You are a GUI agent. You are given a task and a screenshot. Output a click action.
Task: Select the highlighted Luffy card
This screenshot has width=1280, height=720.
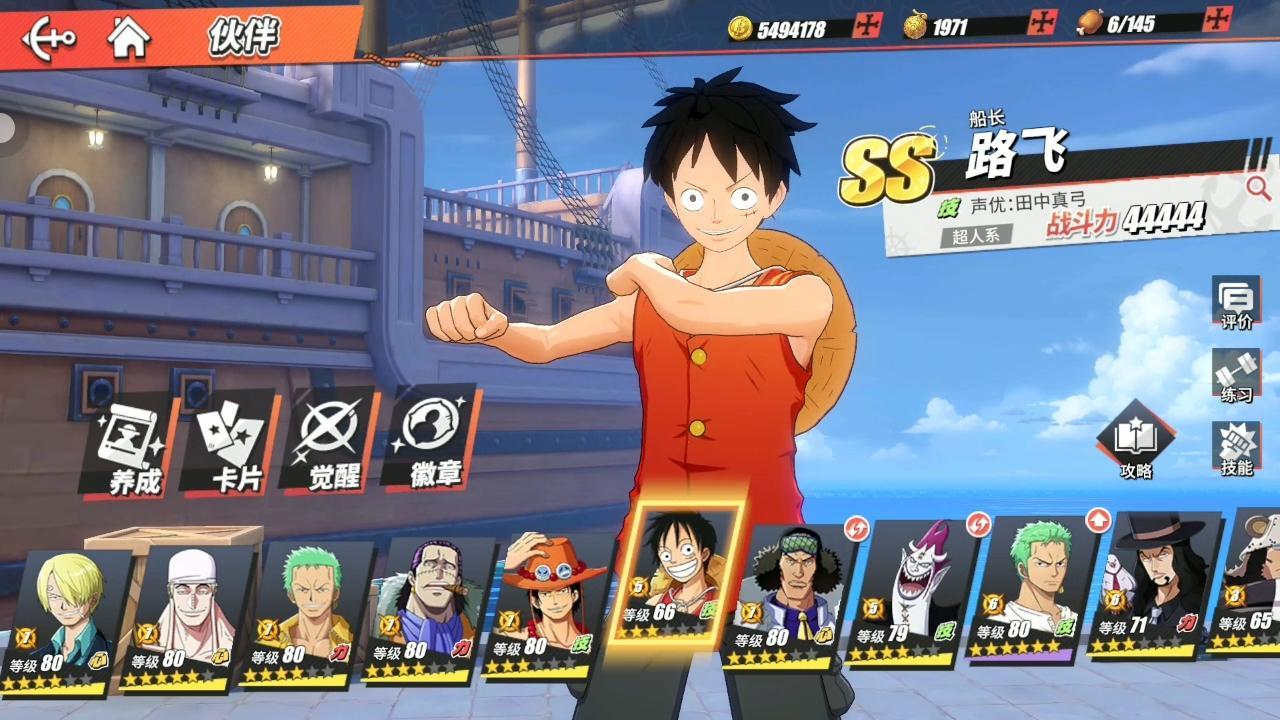tap(676, 575)
